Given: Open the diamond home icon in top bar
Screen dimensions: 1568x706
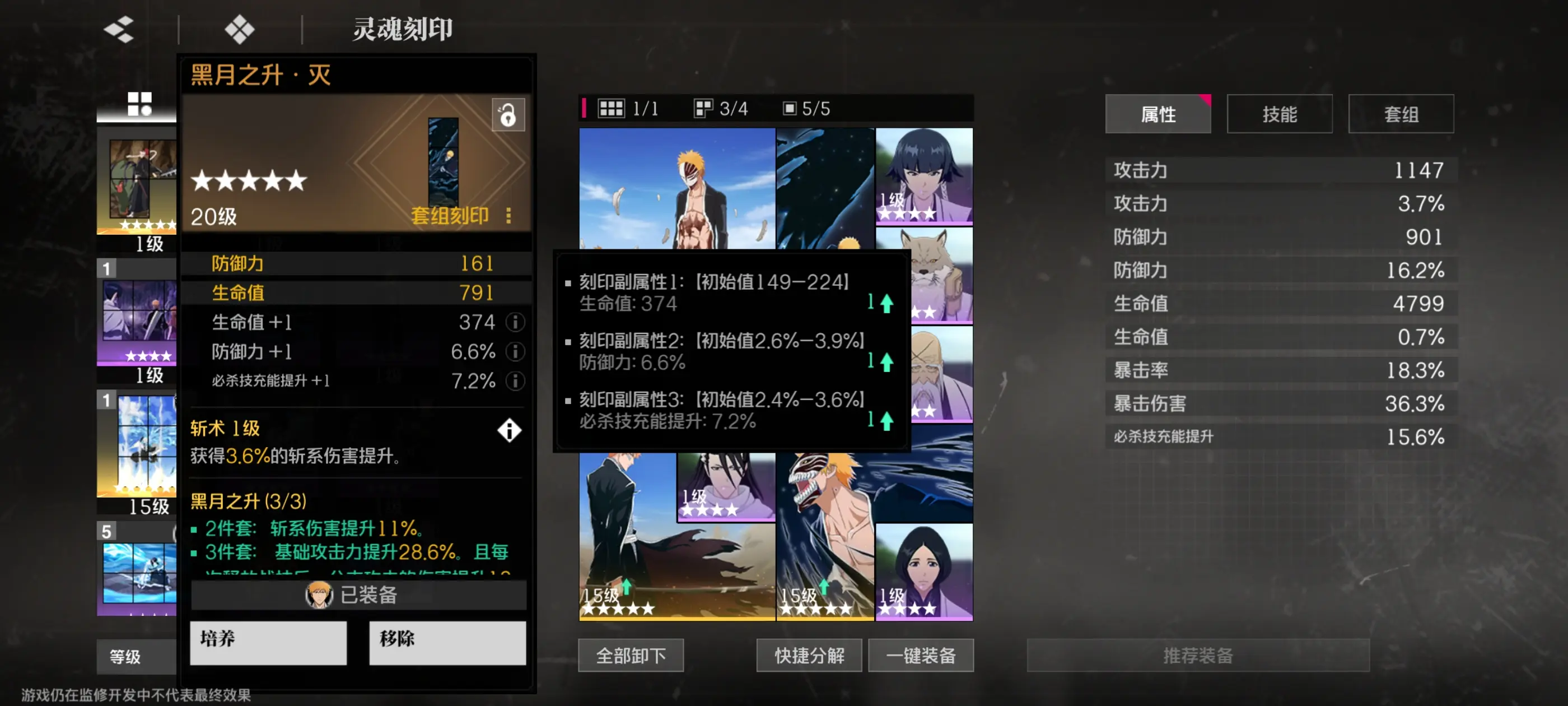Looking at the screenshot, I should click(240, 29).
